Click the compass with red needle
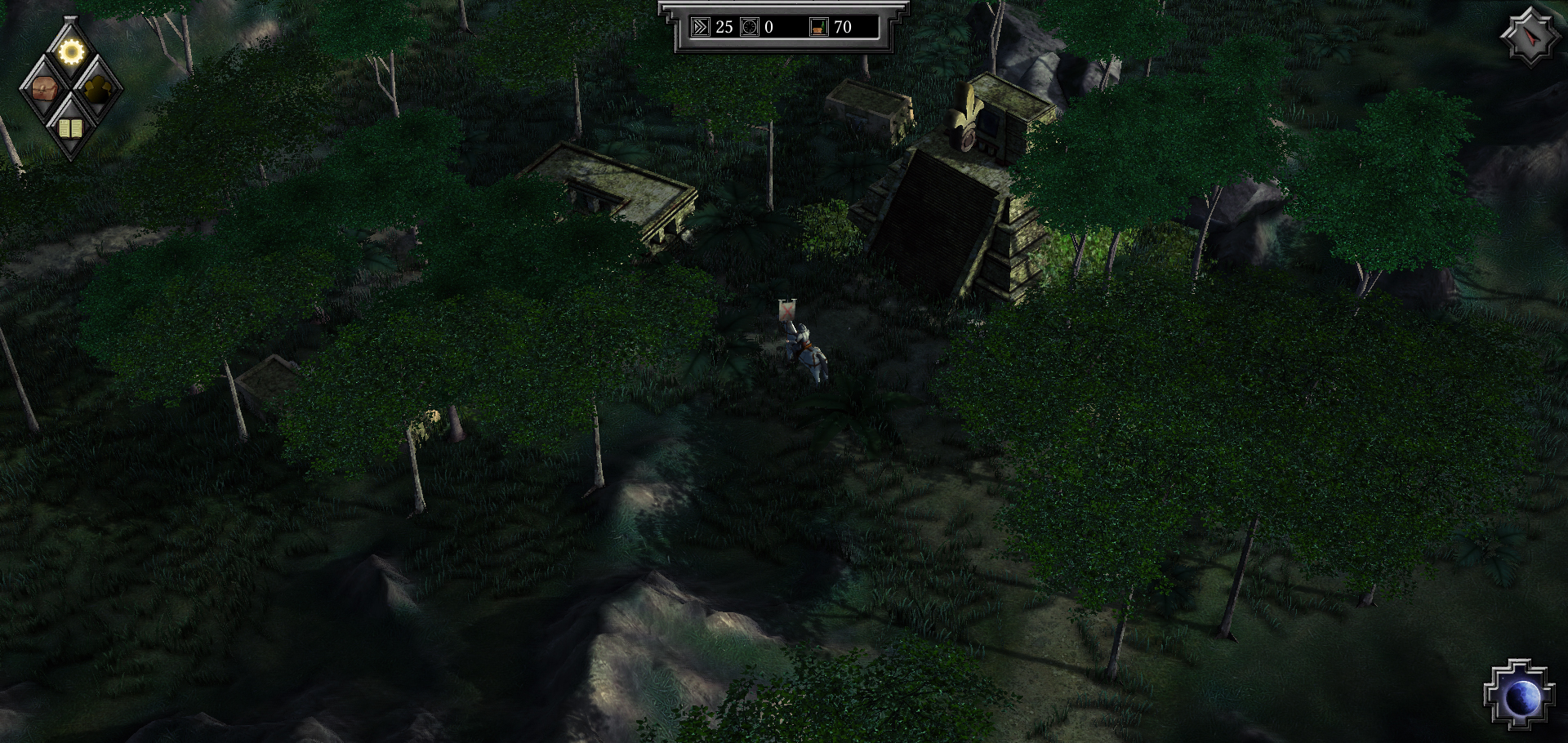 click(1529, 37)
